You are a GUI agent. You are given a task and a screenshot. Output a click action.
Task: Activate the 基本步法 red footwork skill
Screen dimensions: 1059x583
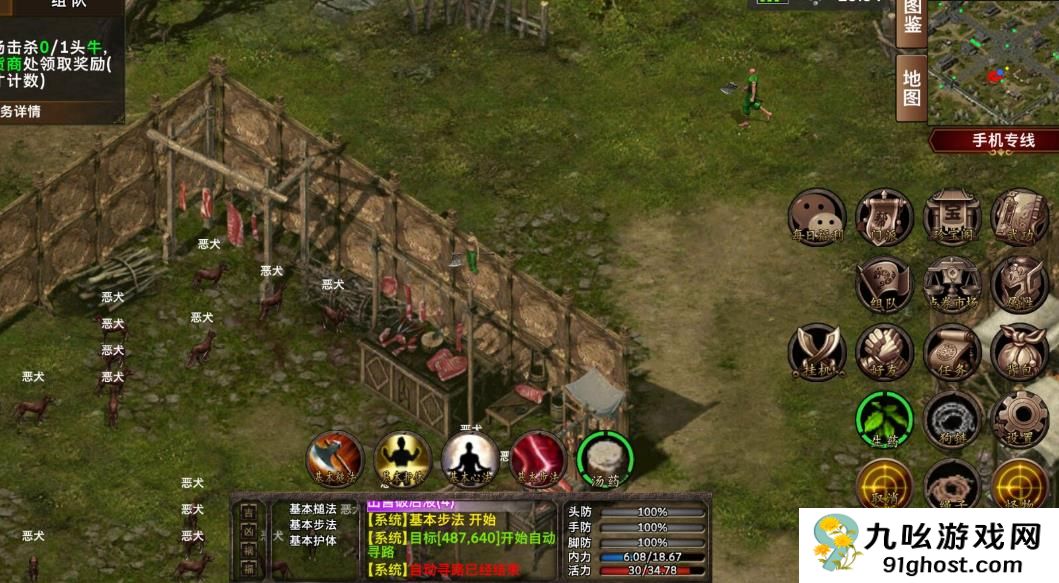tap(538, 459)
